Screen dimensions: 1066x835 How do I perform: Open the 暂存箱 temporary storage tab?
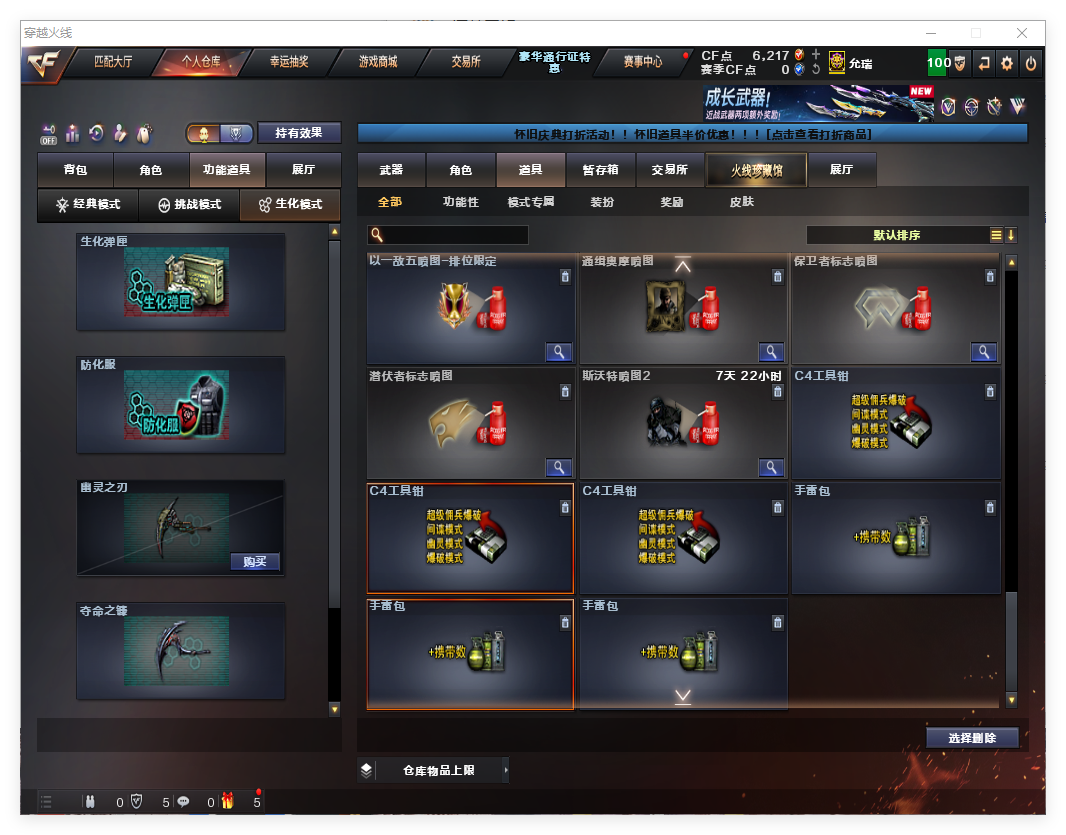click(x=601, y=170)
